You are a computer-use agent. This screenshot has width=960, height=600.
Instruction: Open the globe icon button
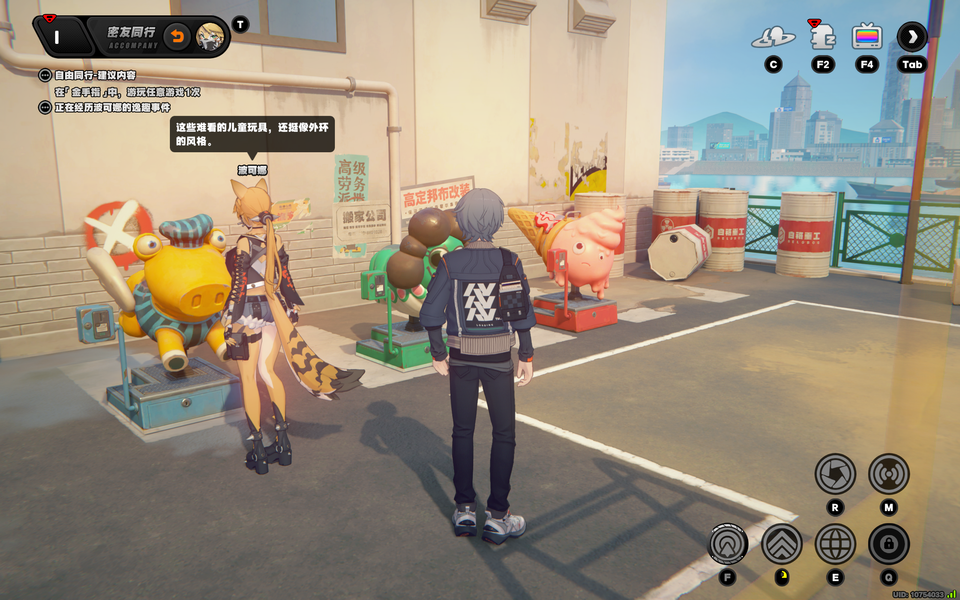[835, 544]
